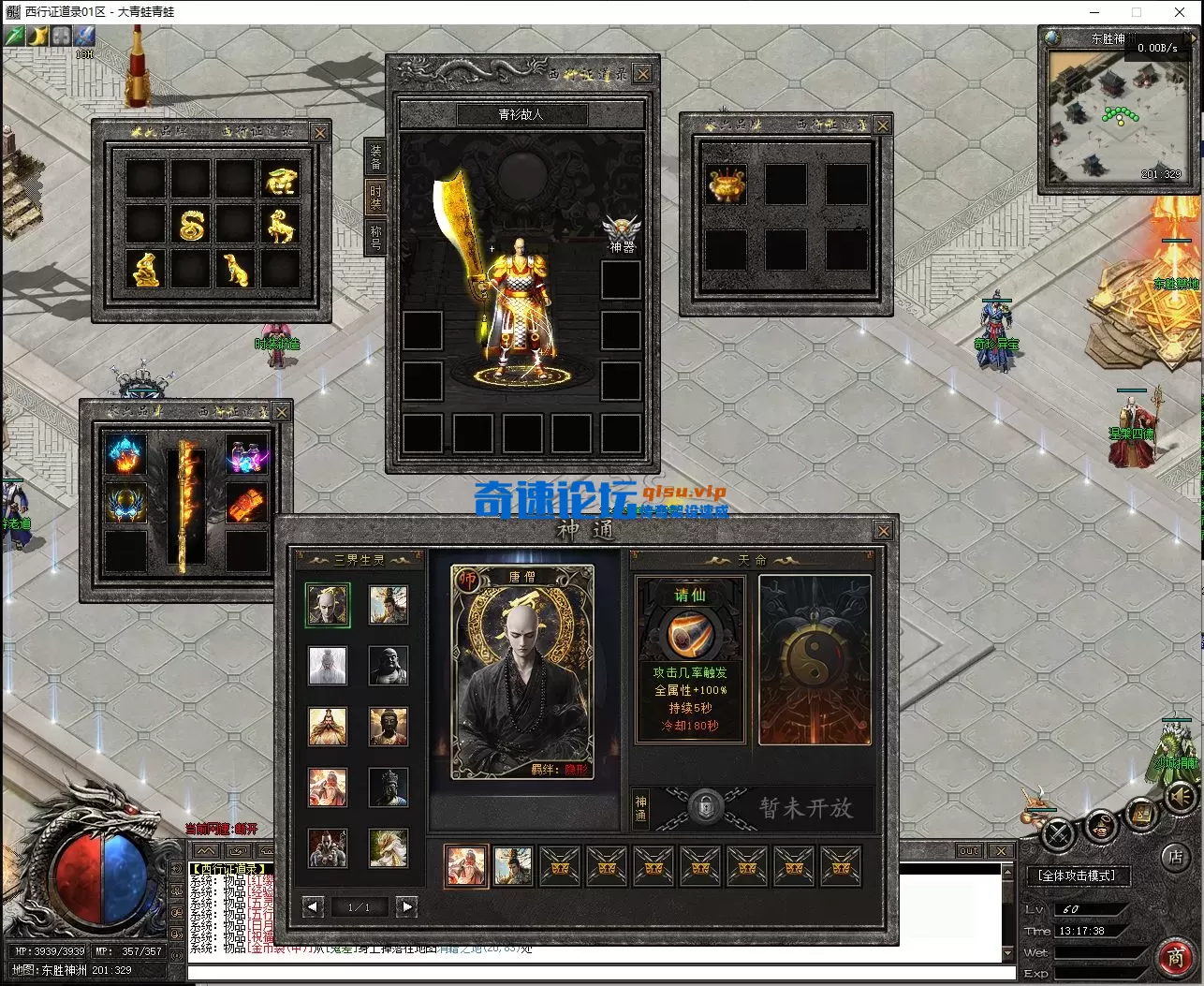Close the game window
This screenshot has height=986, width=1204.
click(x=1180, y=12)
